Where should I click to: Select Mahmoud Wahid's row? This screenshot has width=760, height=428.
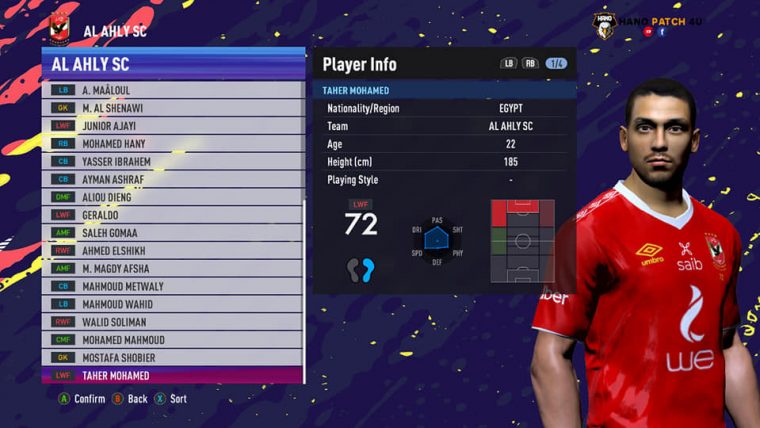(x=170, y=304)
